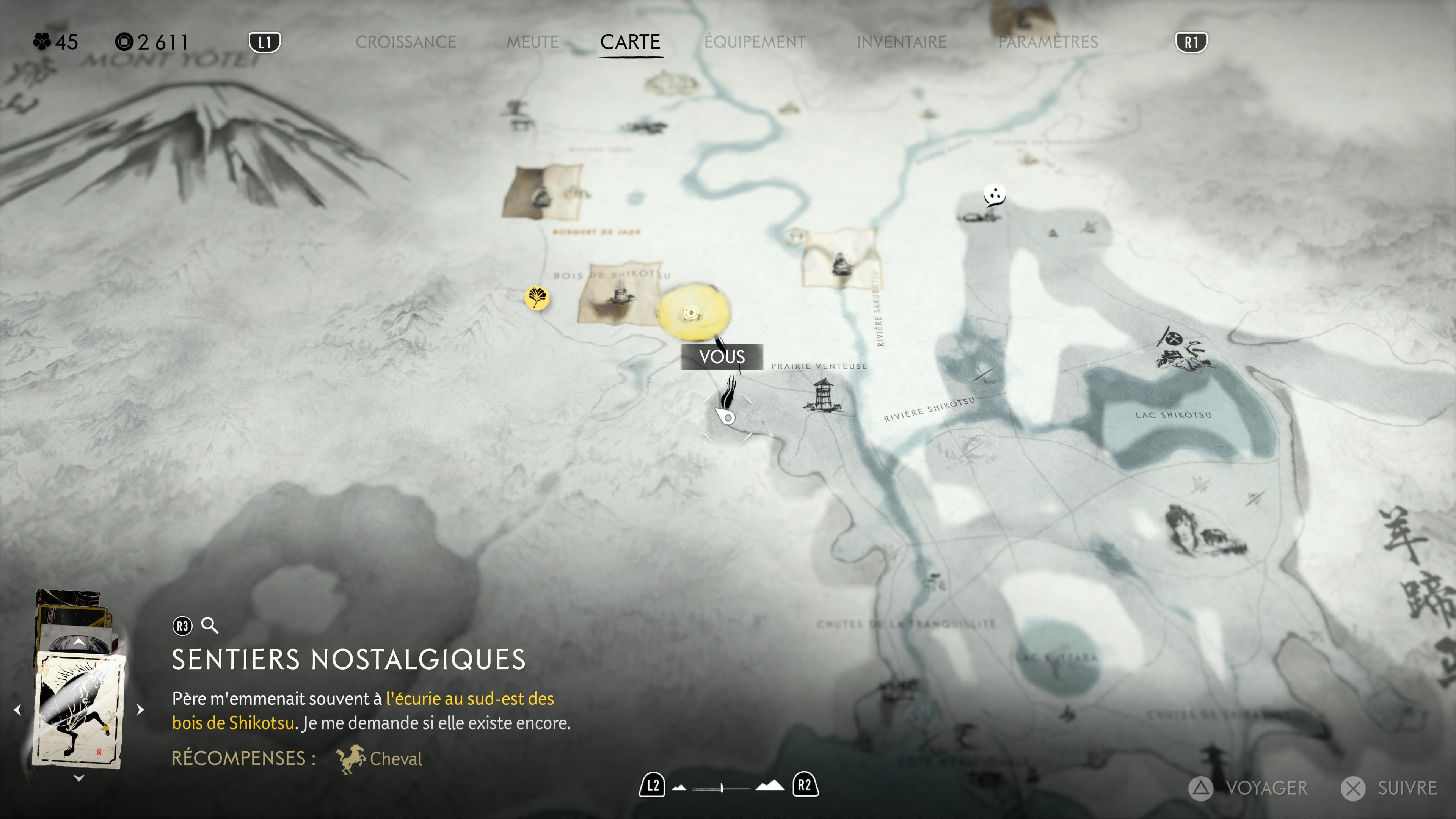This screenshot has width=1456, height=819.
Task: Show the next quest card with right arrow
Action: click(141, 709)
